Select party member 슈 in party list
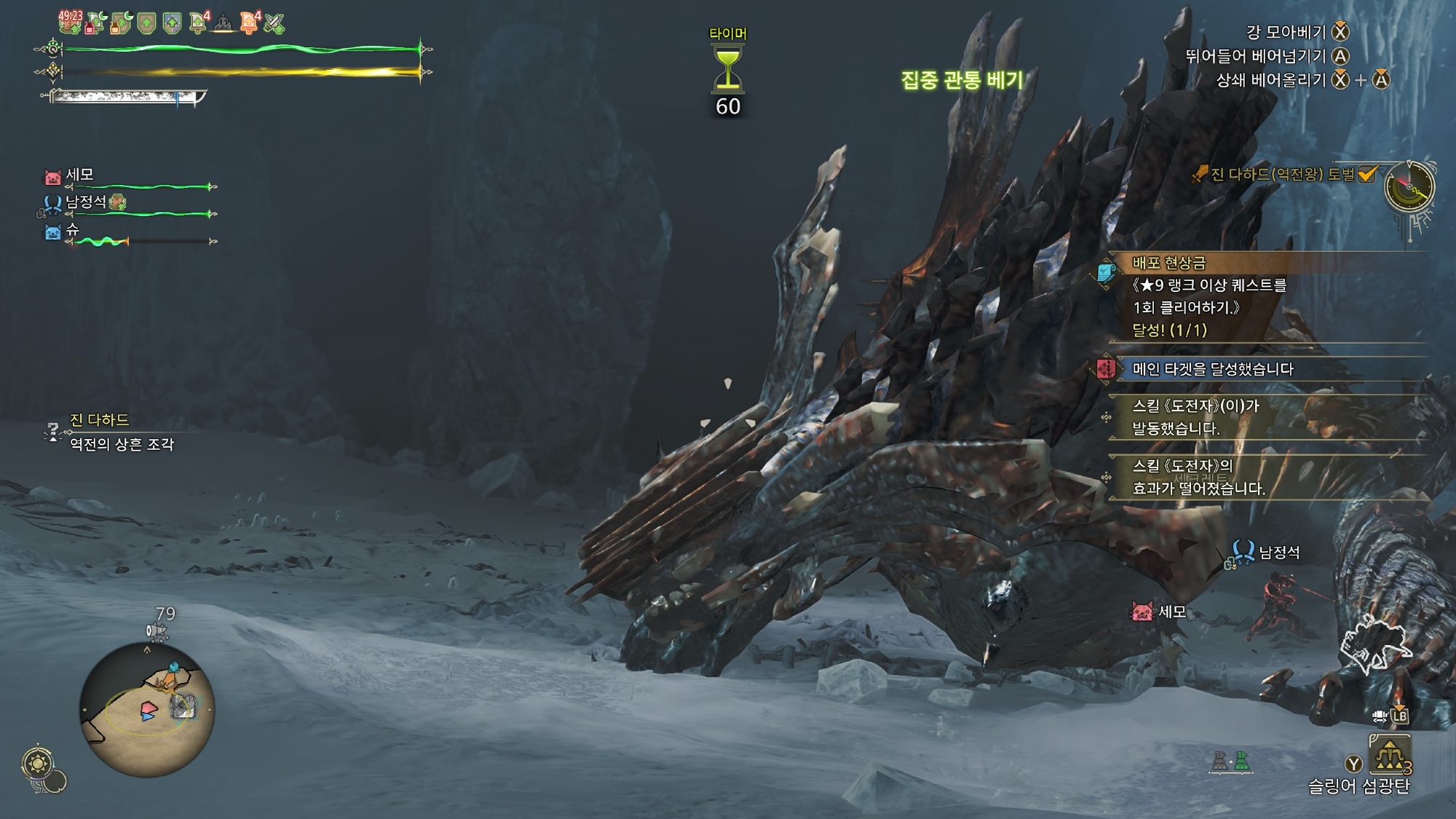1456x819 pixels. [x=72, y=229]
